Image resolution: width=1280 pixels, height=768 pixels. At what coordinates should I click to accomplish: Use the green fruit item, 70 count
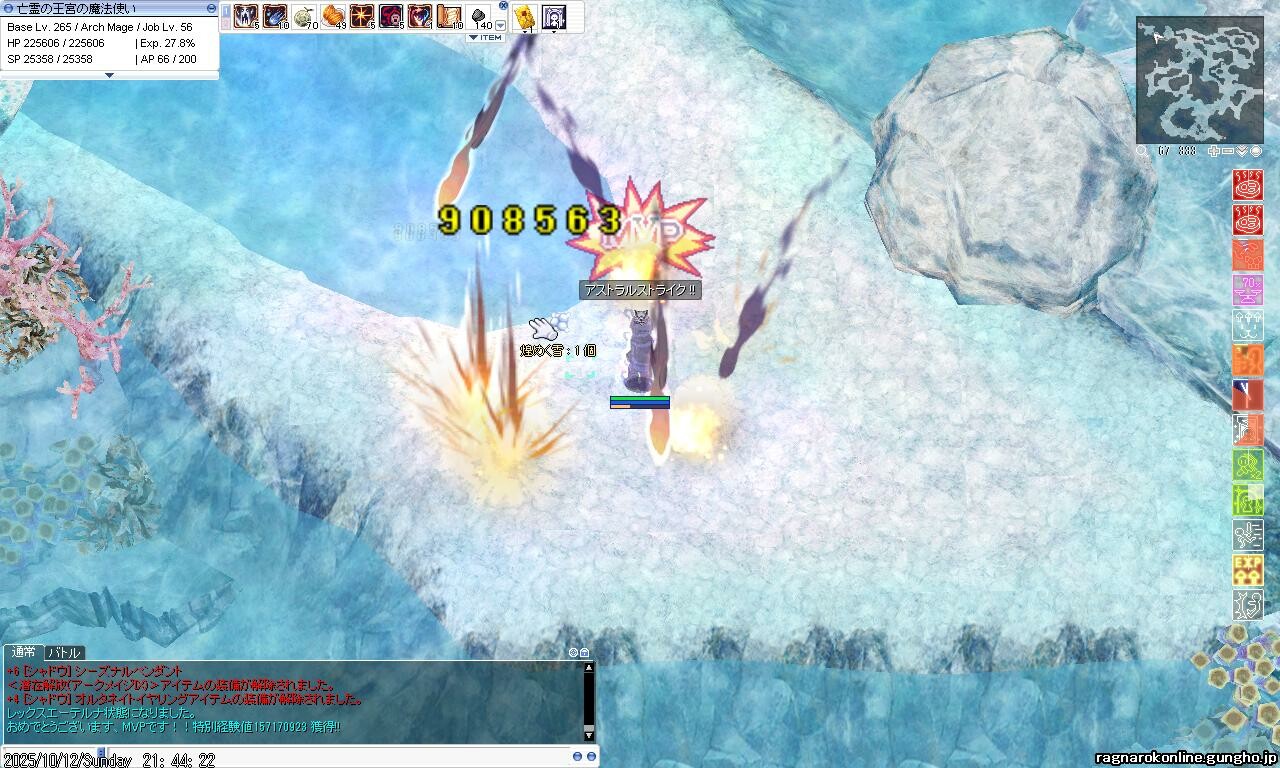(x=304, y=16)
